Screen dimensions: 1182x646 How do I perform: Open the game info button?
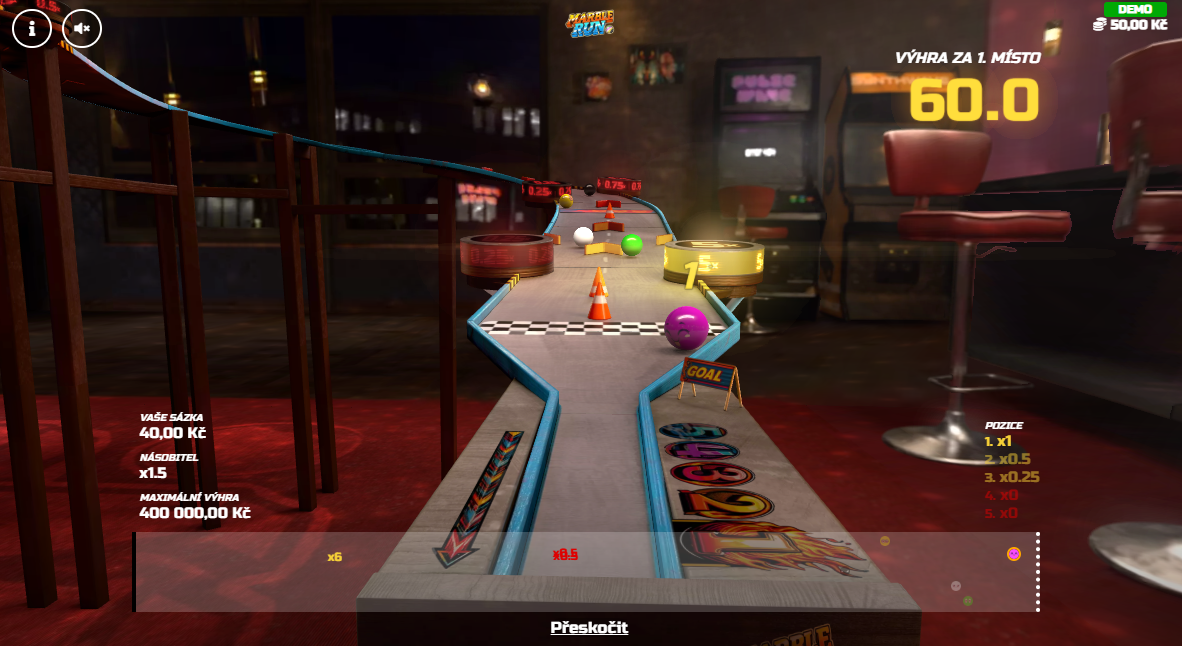pyautogui.click(x=32, y=29)
